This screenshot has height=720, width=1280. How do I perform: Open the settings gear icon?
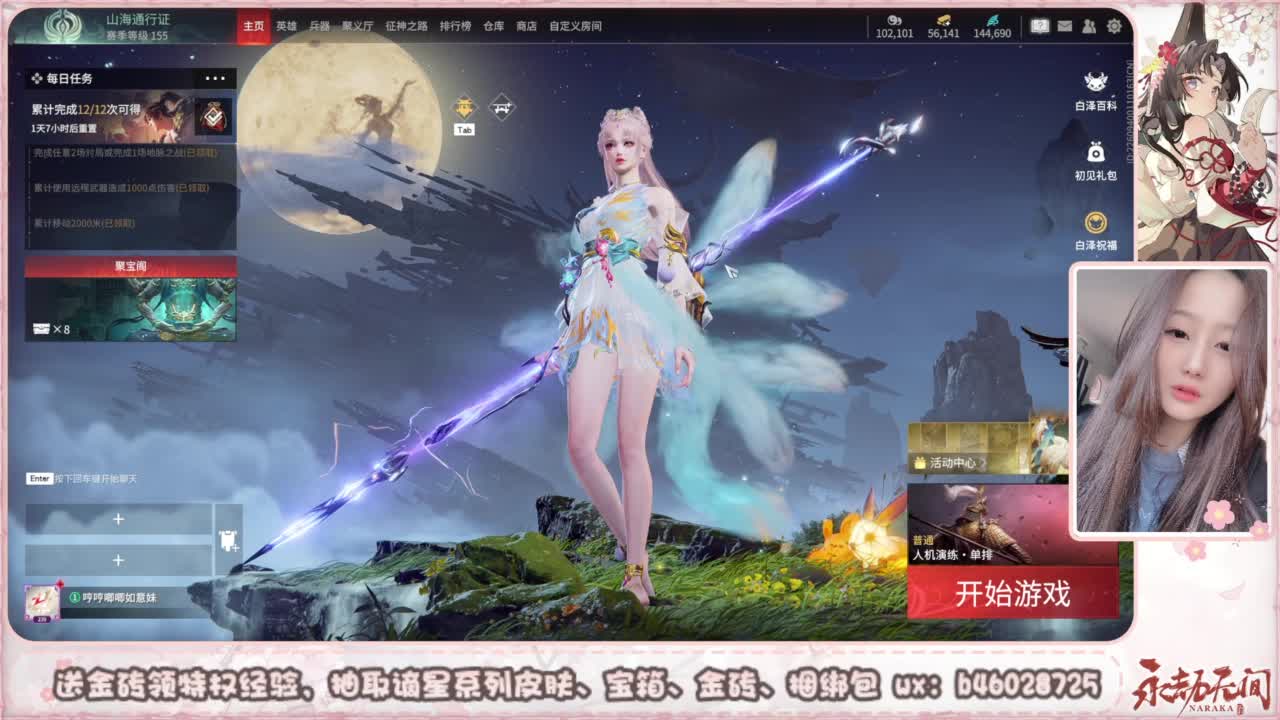[x=1113, y=25]
